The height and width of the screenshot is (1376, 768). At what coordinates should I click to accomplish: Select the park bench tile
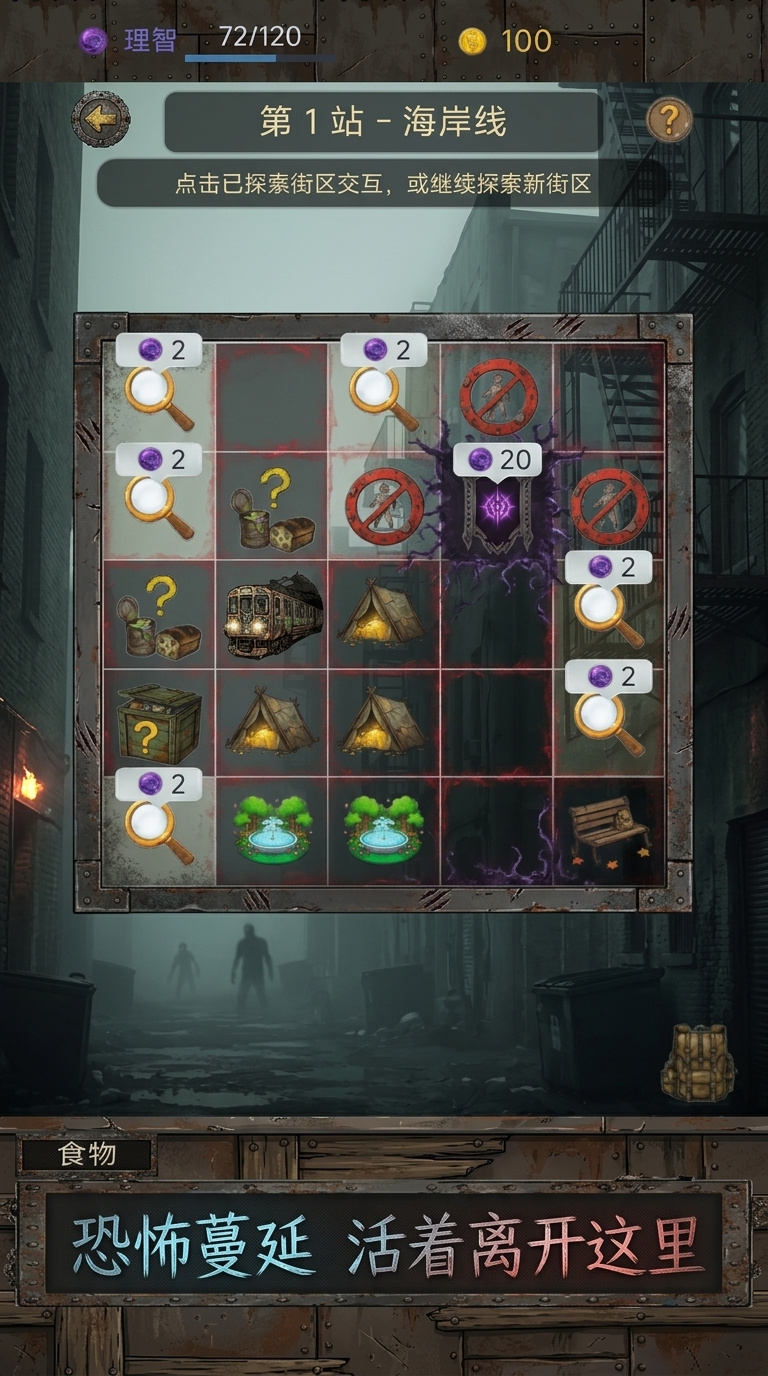pos(609,830)
